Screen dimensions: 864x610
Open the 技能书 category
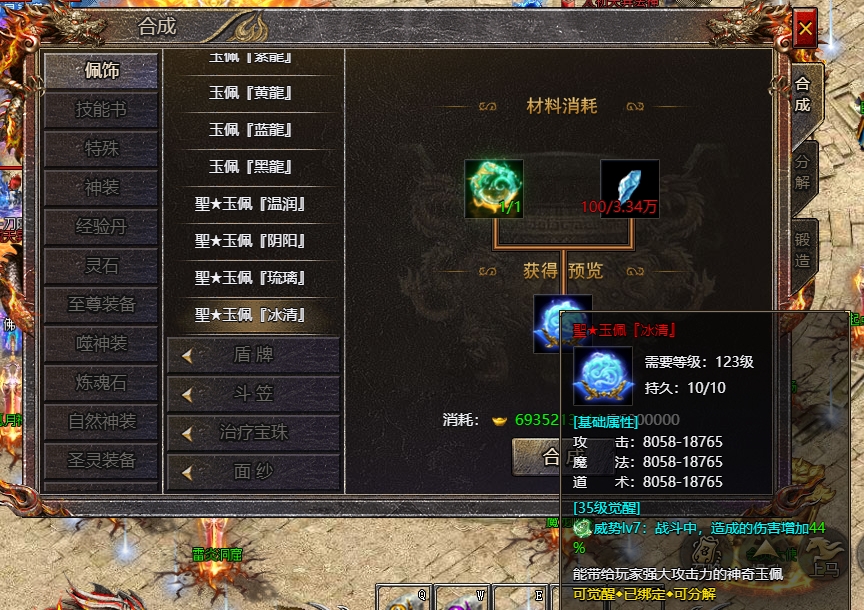[x=101, y=109]
